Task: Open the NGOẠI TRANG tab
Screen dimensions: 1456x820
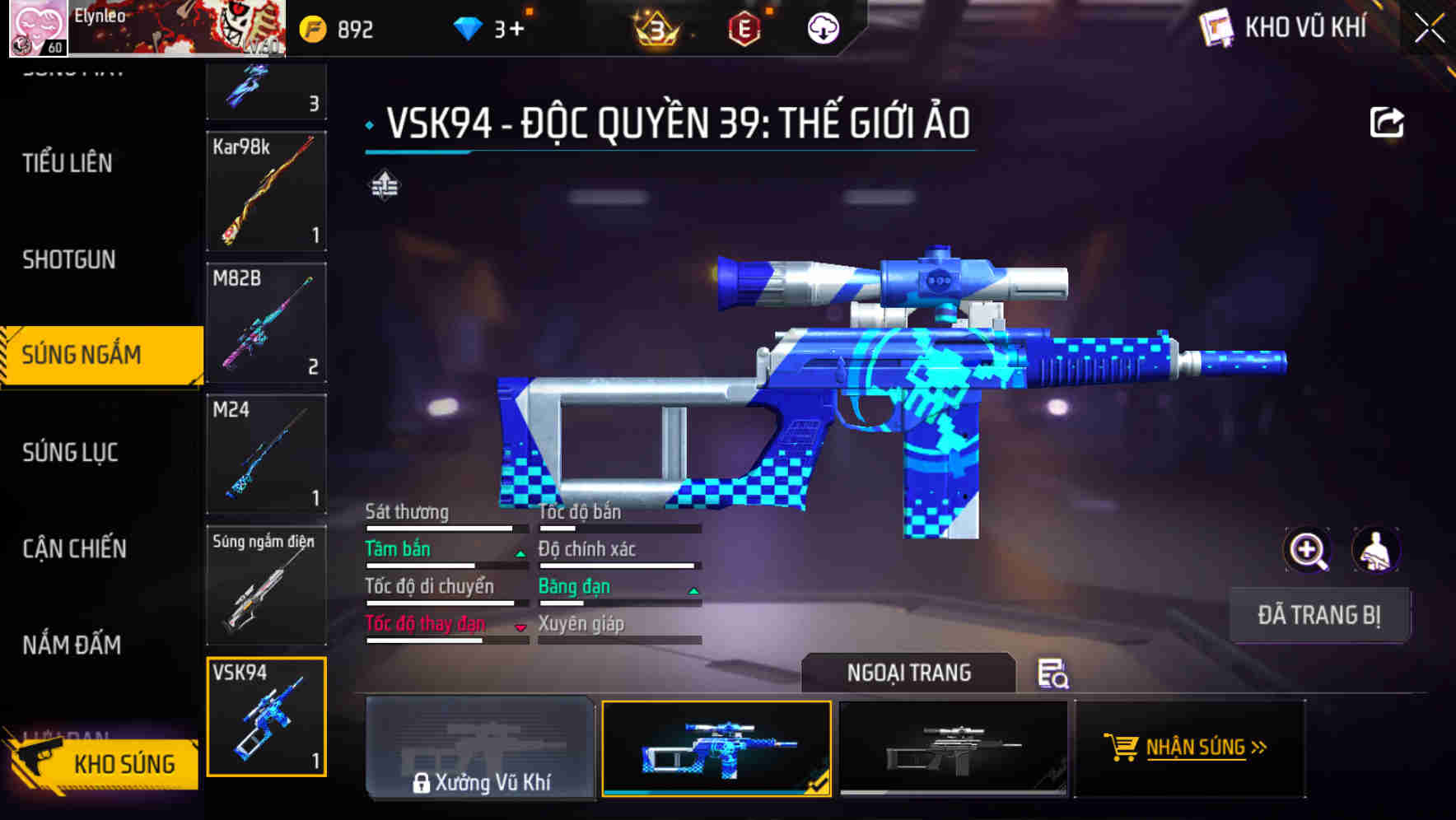Action: click(910, 673)
